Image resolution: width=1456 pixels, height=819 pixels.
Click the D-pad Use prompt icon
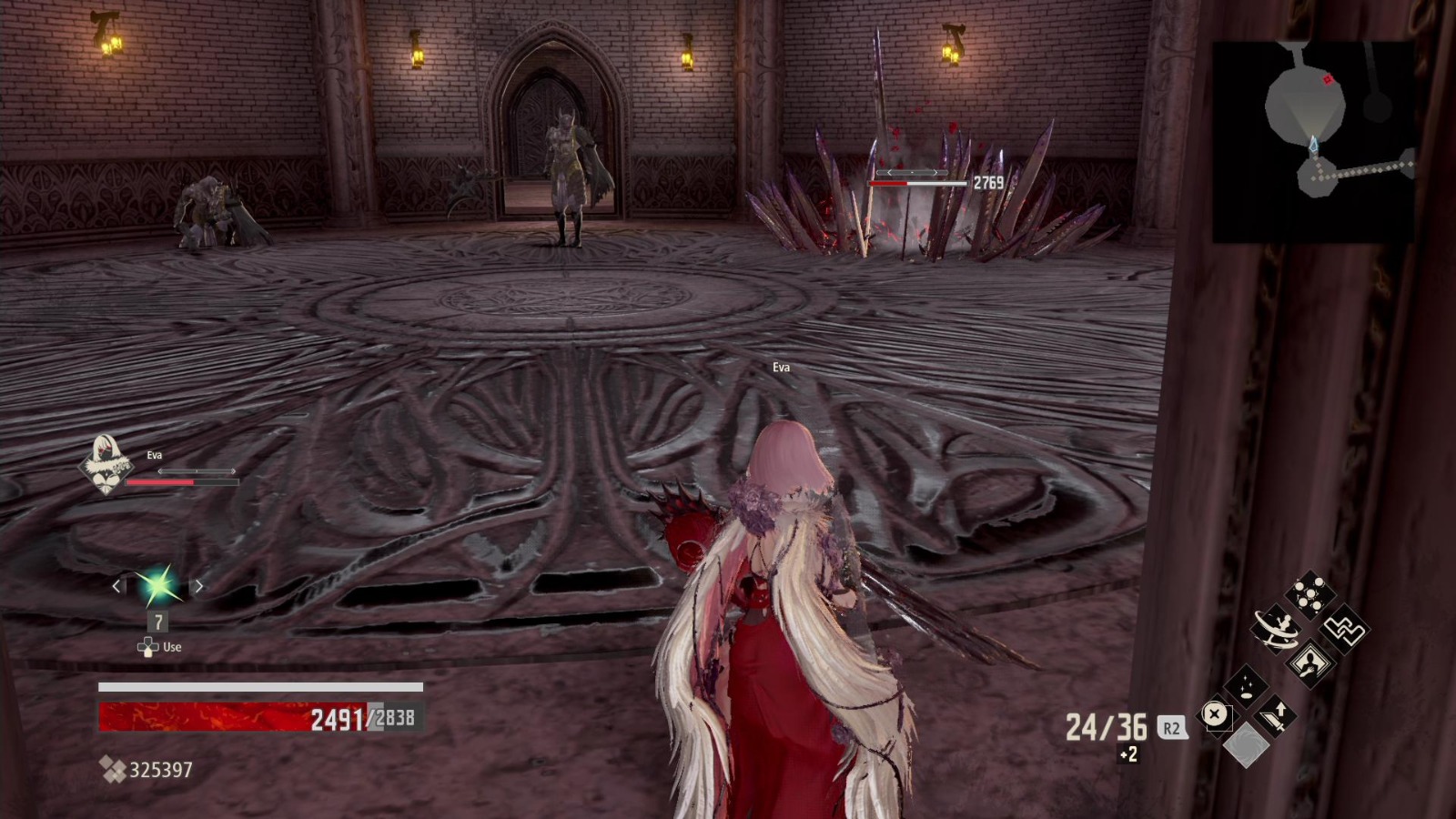click(148, 646)
